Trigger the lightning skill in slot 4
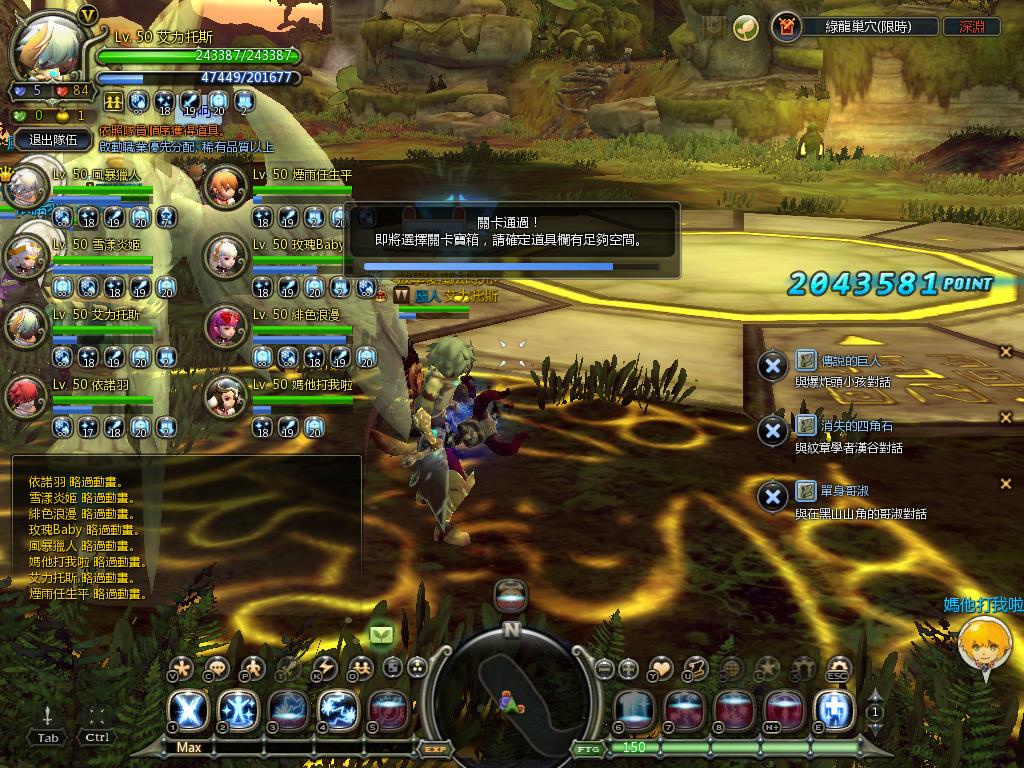 (338, 710)
